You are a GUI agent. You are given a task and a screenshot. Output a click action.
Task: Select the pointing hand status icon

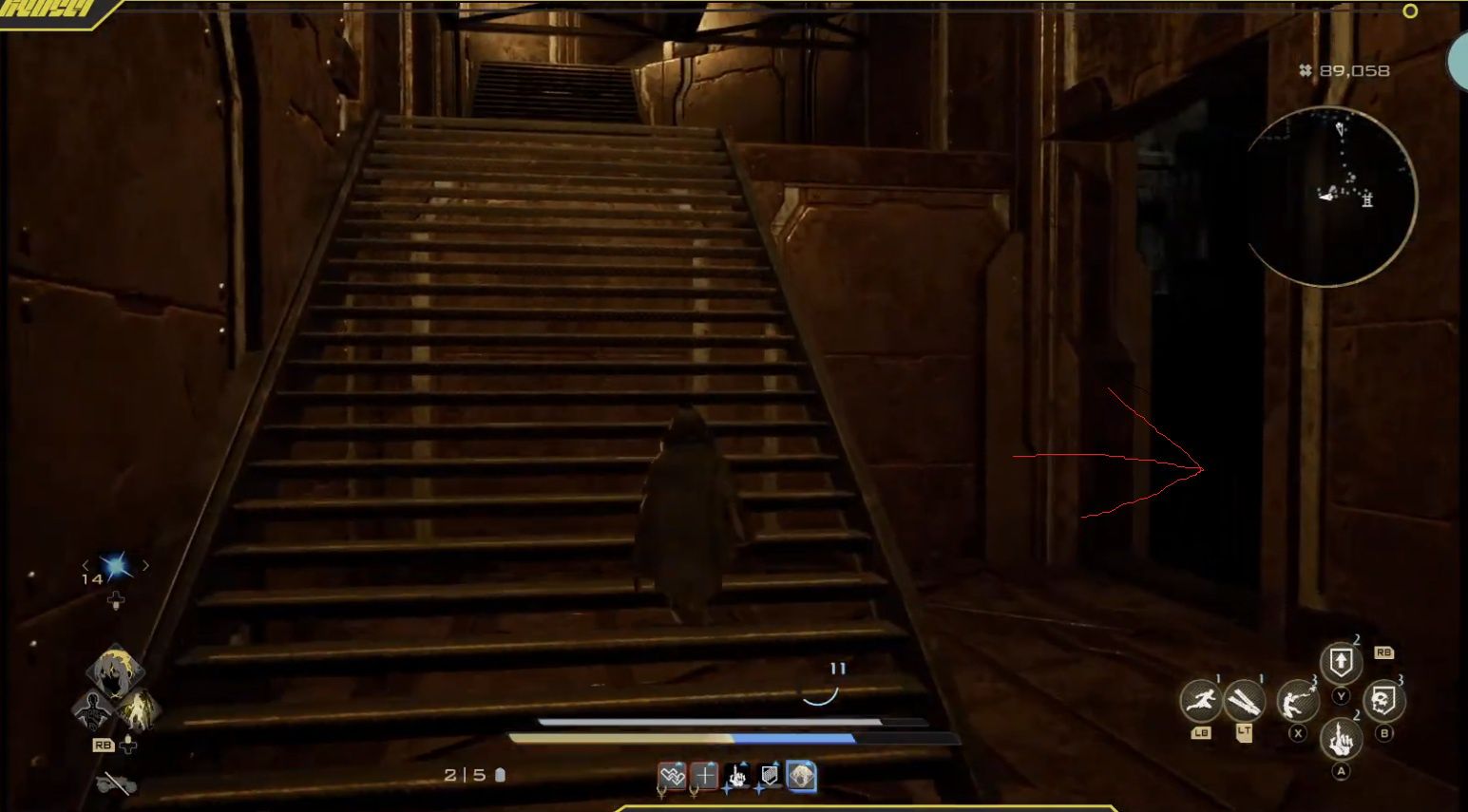click(736, 777)
